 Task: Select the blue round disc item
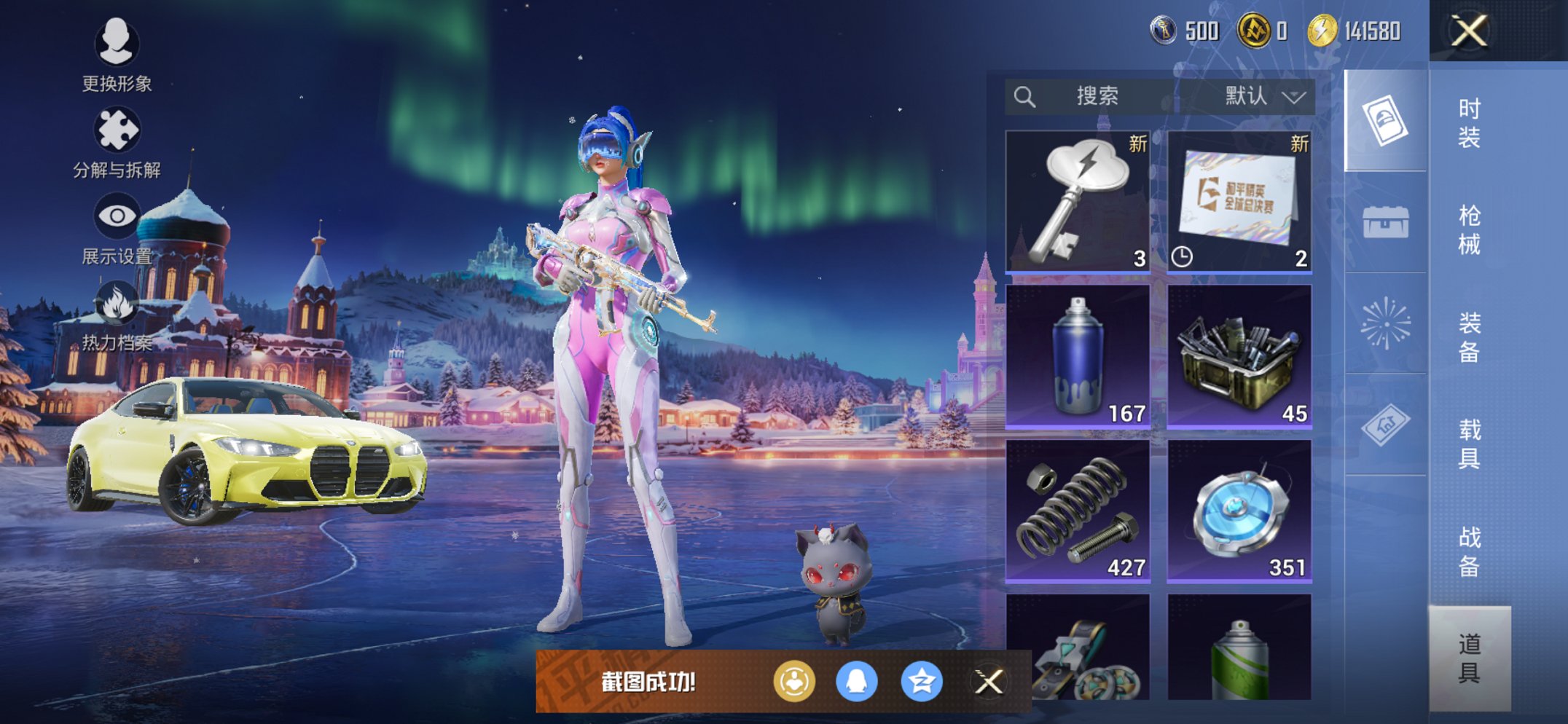1239,510
